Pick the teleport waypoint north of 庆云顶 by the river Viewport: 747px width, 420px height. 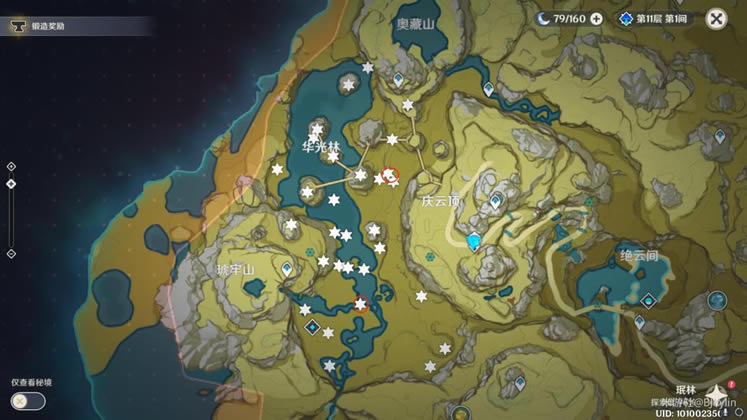coord(488,90)
